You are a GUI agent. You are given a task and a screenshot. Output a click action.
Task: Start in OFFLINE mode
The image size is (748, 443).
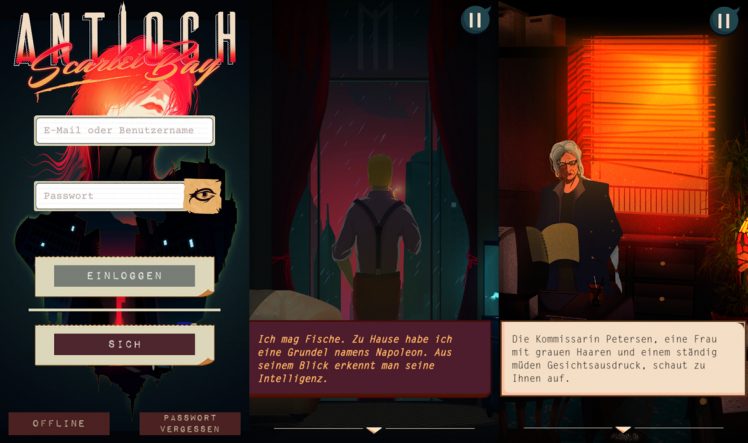[x=59, y=423]
